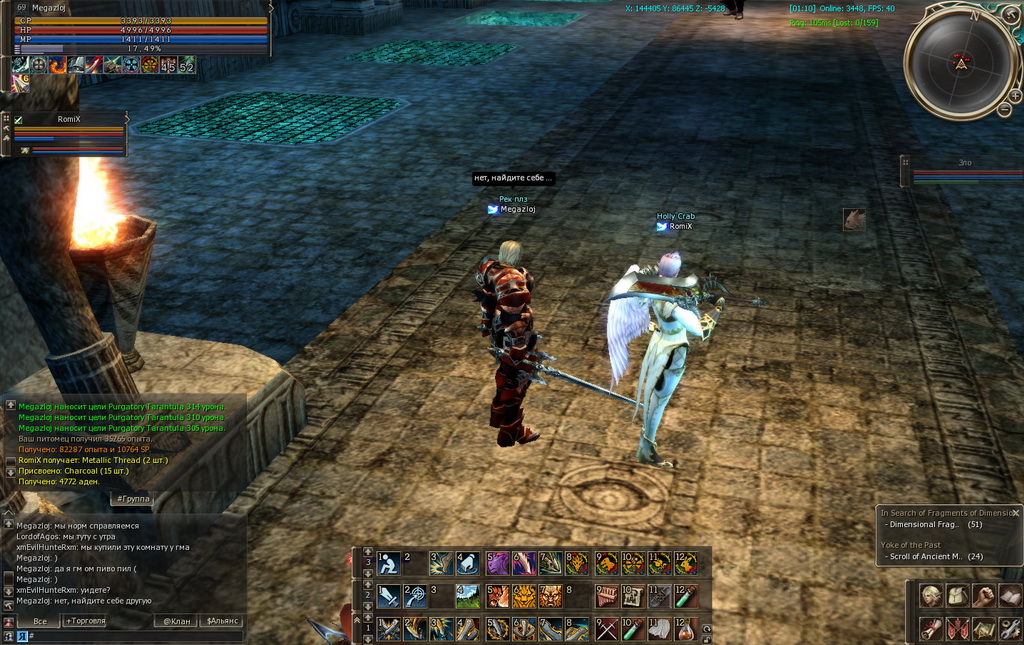Viewport: 1024px width, 645px height.
Task: Open the inventory backpack icon
Action: 957,596
